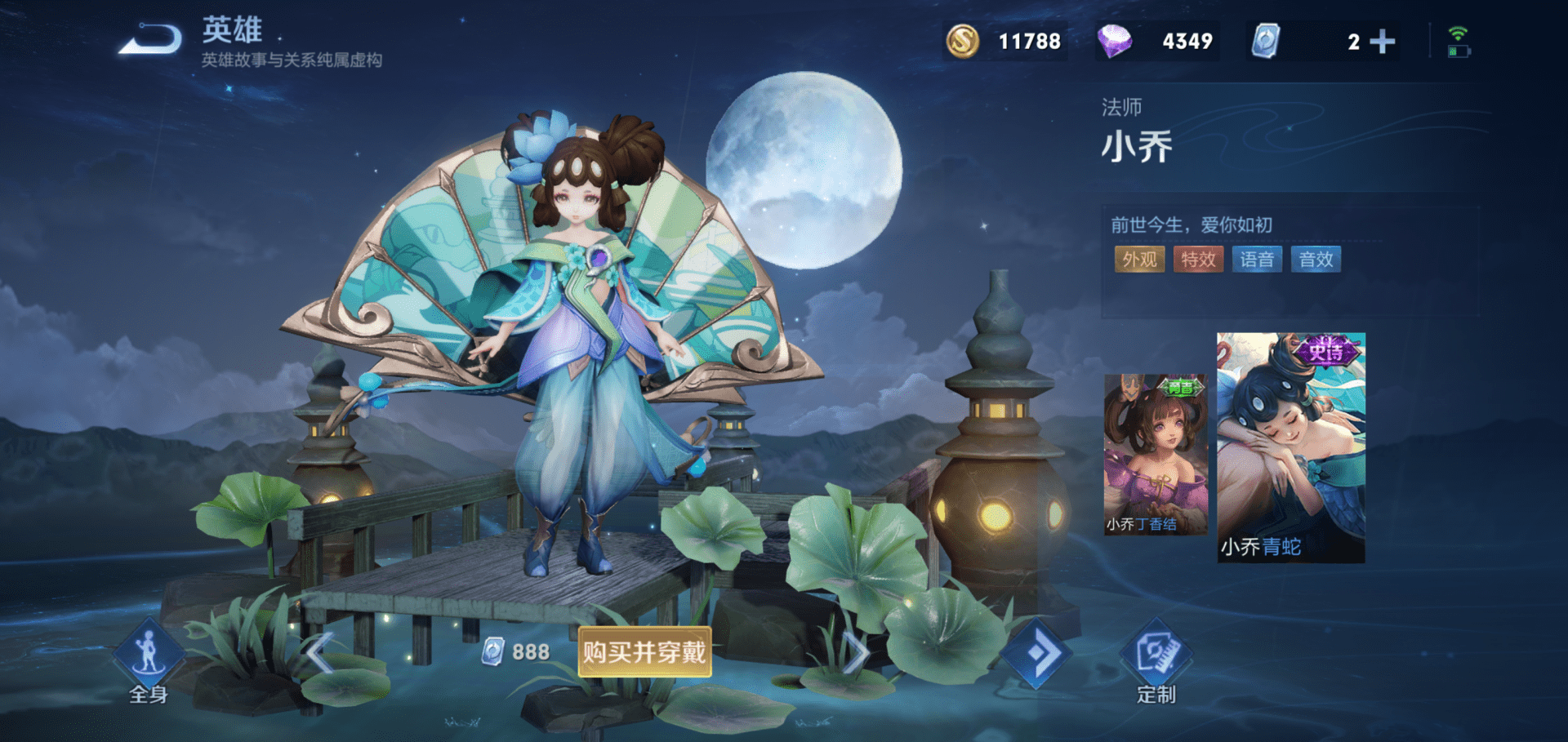Click the WiFi signal indicator top-right

[x=1458, y=31]
